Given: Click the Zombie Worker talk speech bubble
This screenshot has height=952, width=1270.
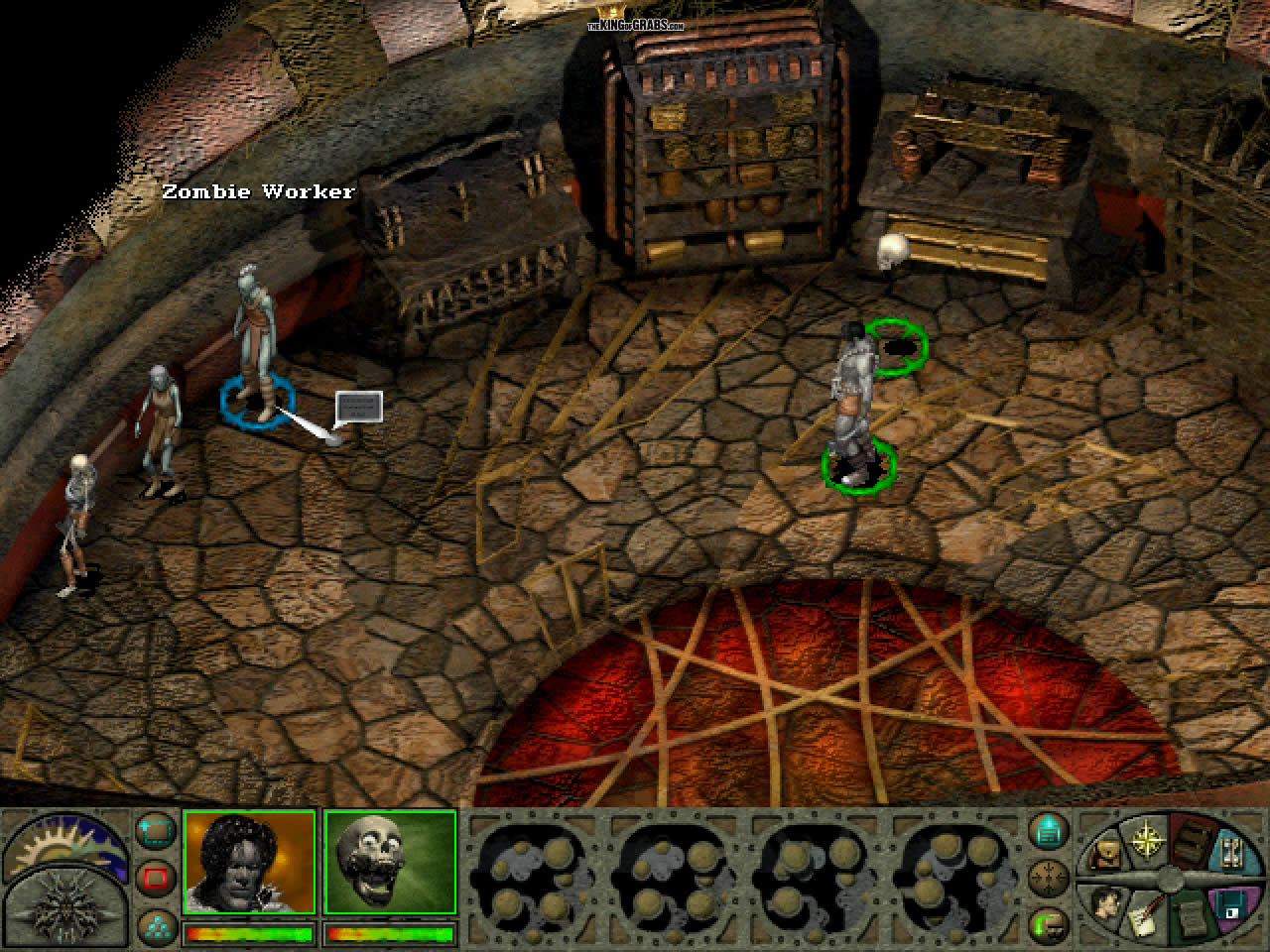Looking at the screenshot, I should (358, 407).
